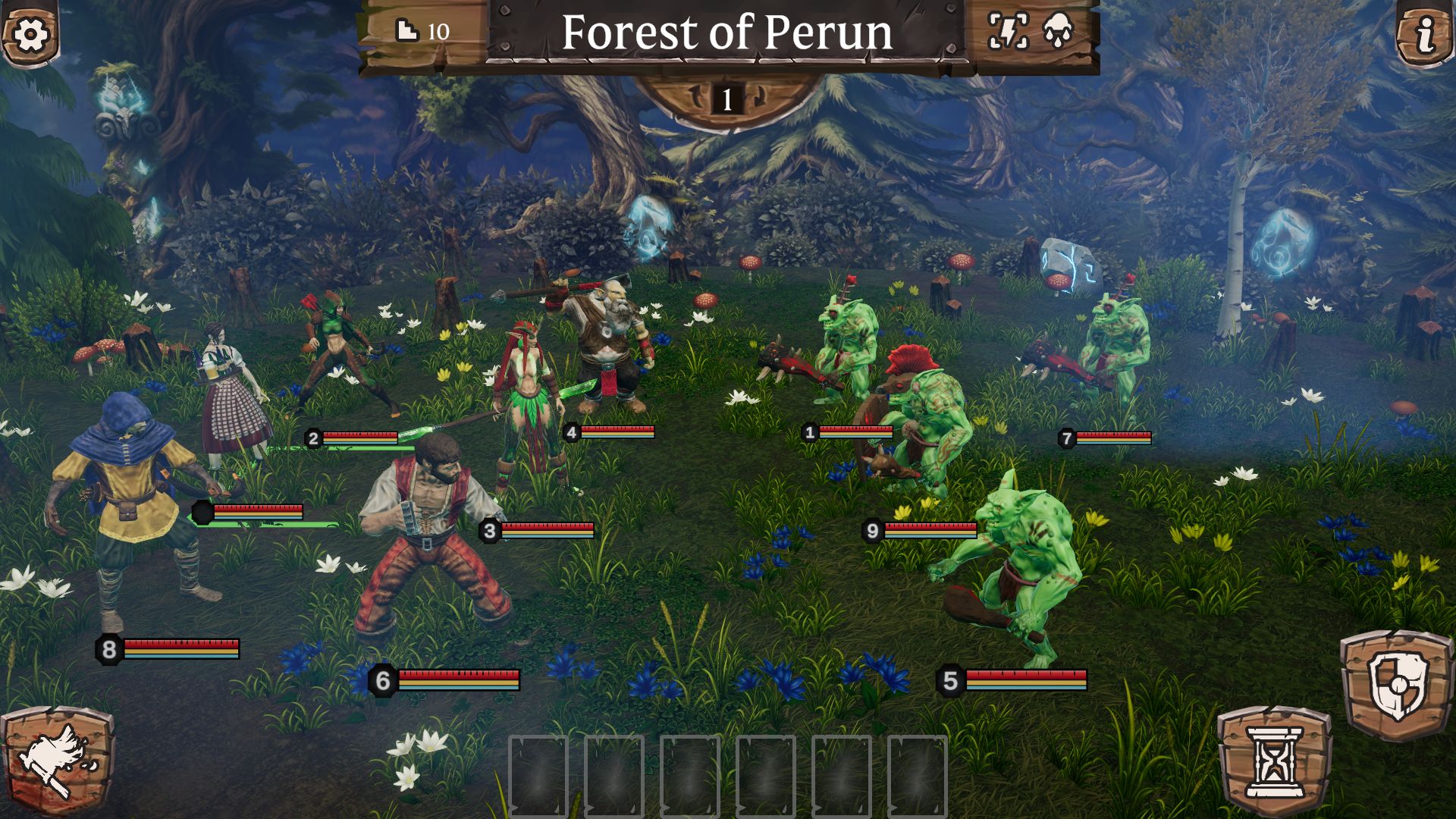Select the hero with marker 6

pos(428,546)
